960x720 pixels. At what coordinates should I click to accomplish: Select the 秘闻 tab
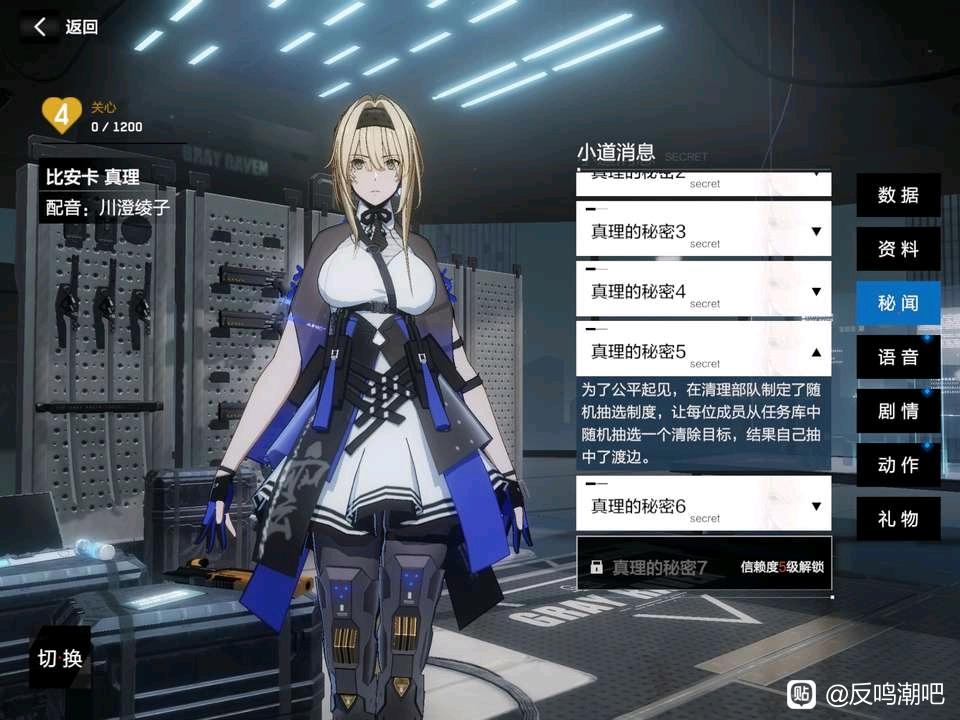[898, 303]
